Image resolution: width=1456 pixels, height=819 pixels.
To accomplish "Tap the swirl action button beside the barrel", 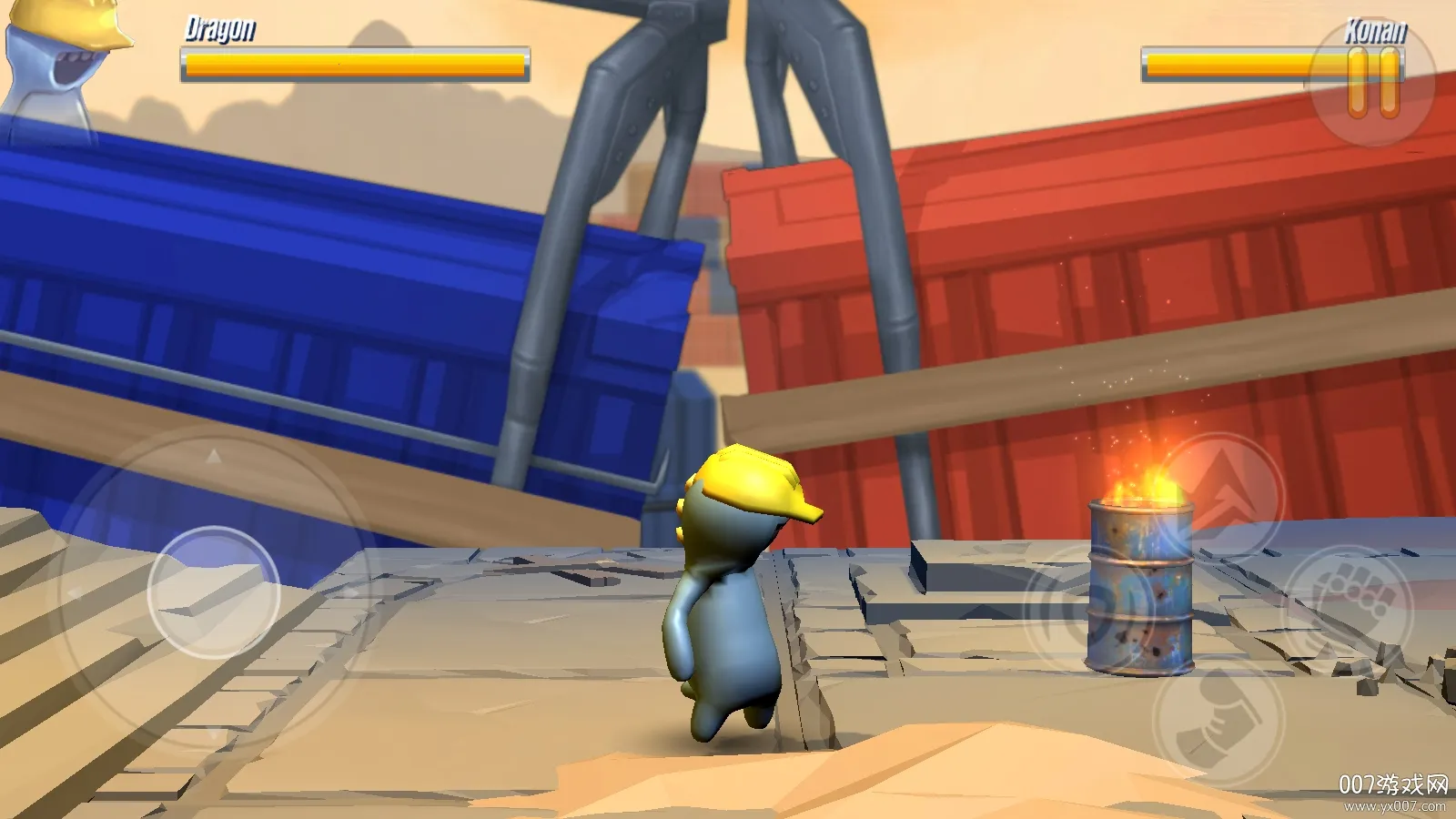I will coord(1083,608).
